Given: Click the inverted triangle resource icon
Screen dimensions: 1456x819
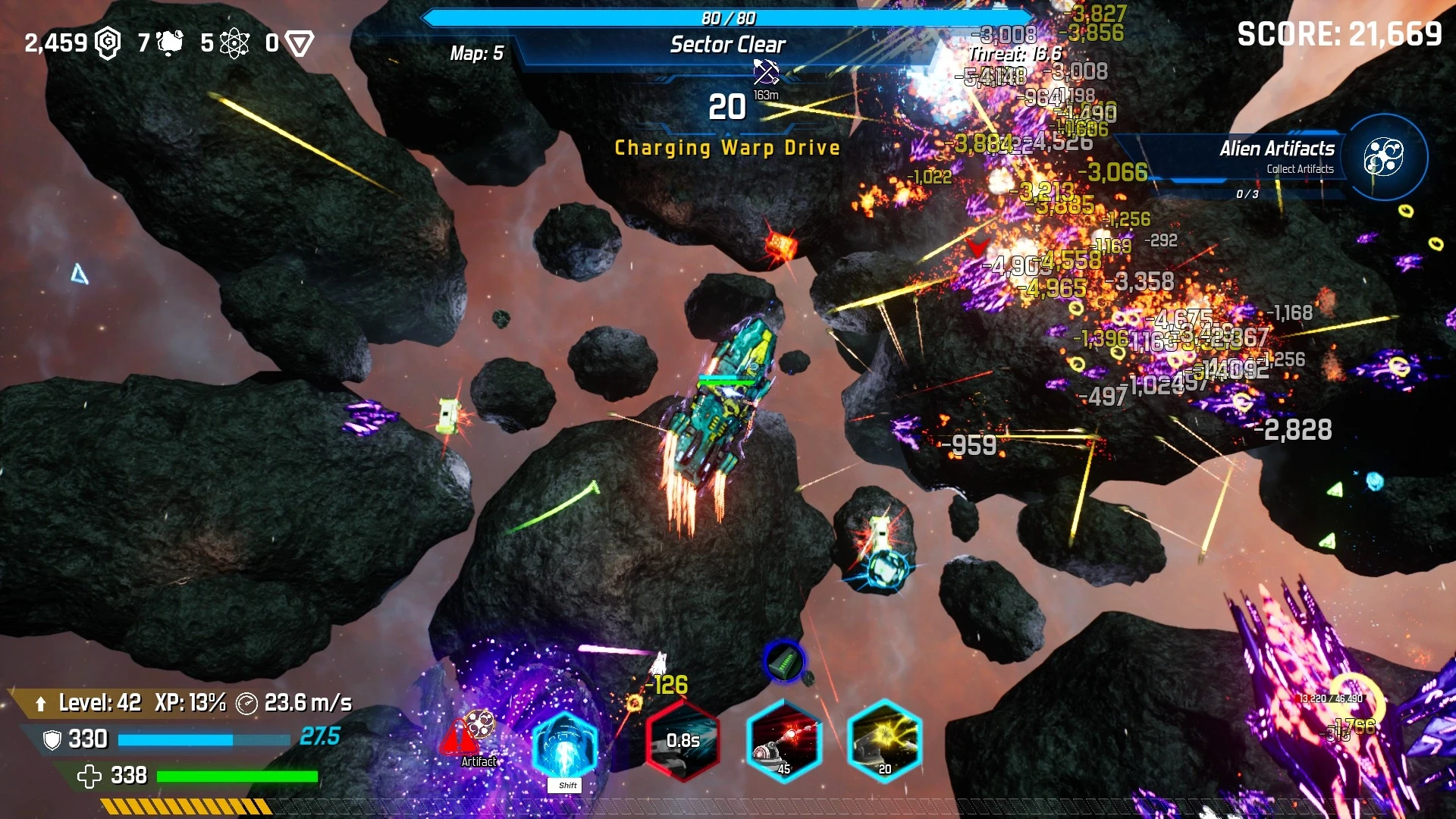Looking at the screenshot, I should 300,43.
